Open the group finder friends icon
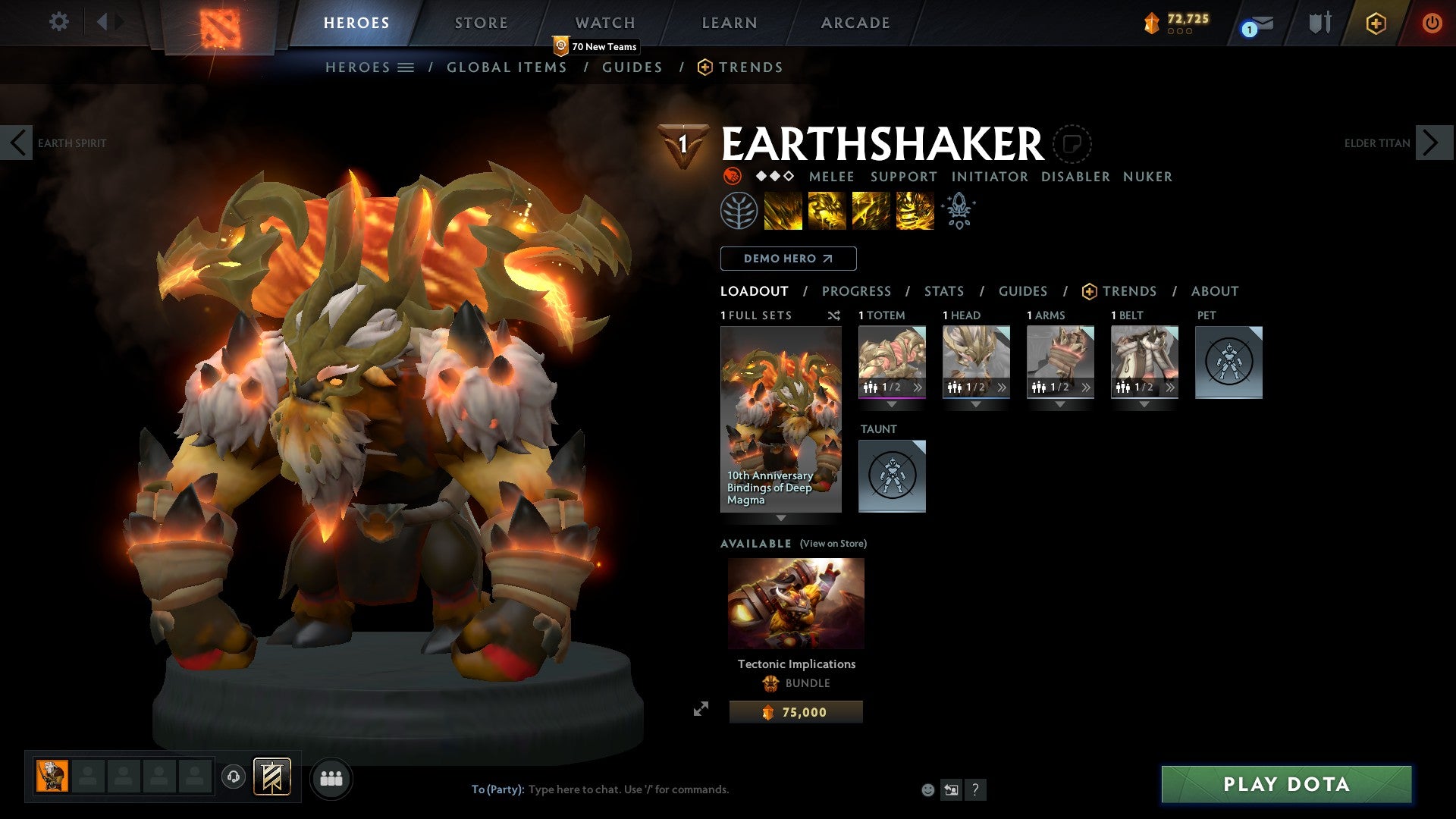This screenshot has width=1456, height=819. pos(331,777)
